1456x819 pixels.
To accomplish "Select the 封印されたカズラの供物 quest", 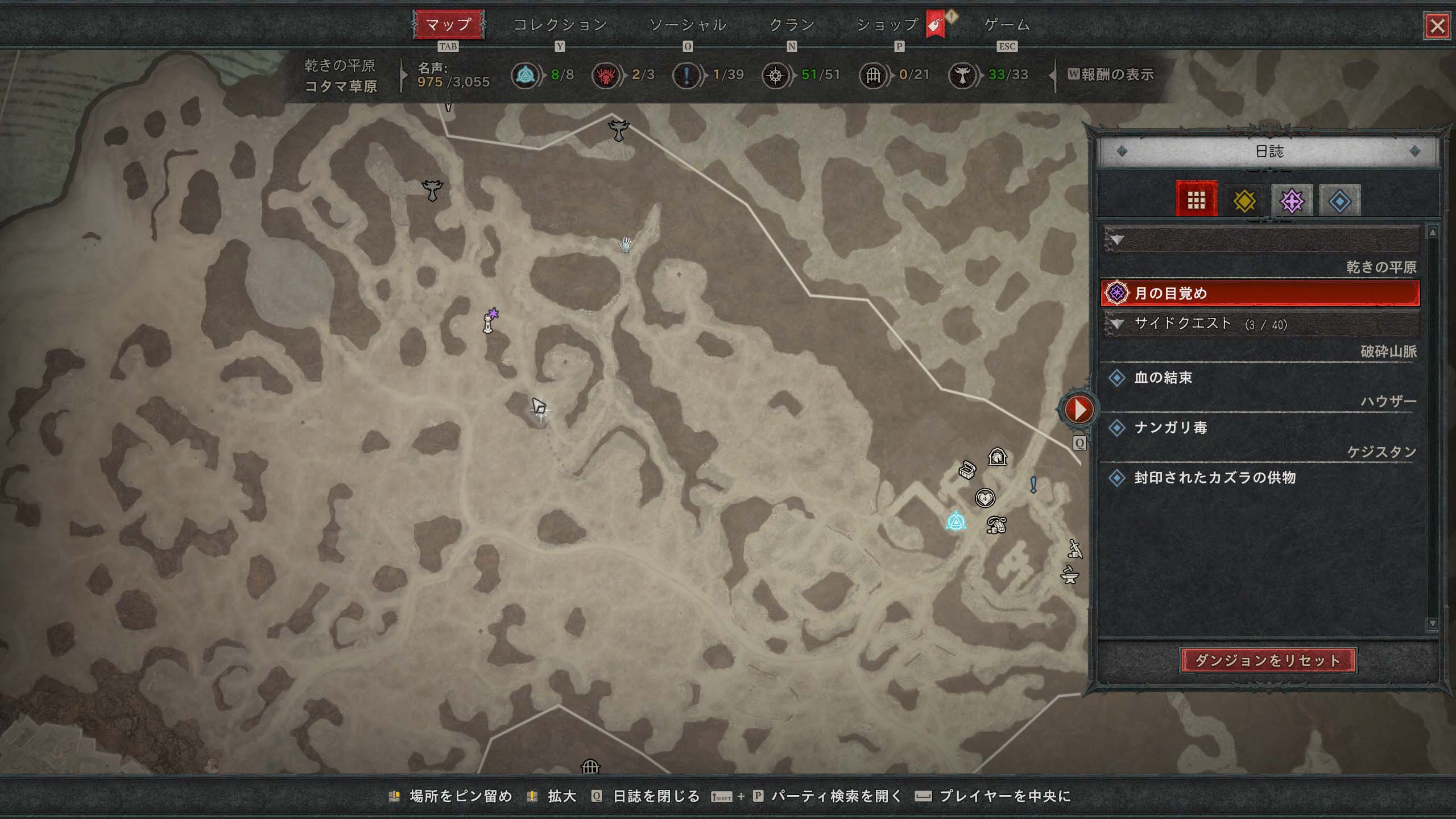I will [1214, 478].
